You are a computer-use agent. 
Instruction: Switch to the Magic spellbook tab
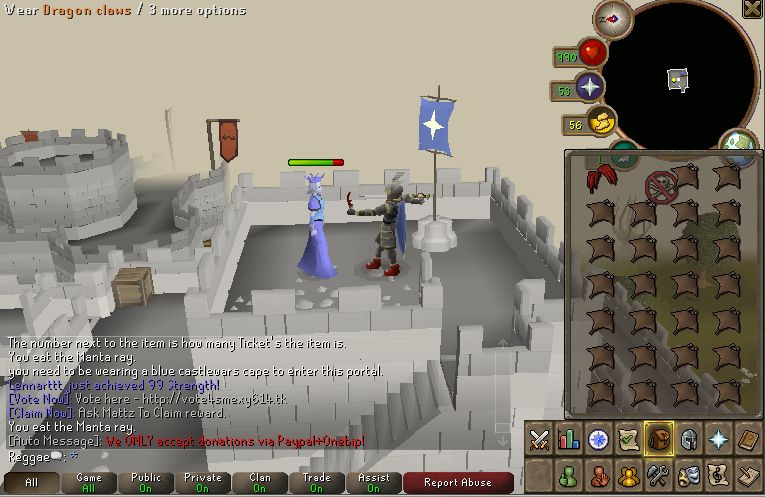point(747,438)
